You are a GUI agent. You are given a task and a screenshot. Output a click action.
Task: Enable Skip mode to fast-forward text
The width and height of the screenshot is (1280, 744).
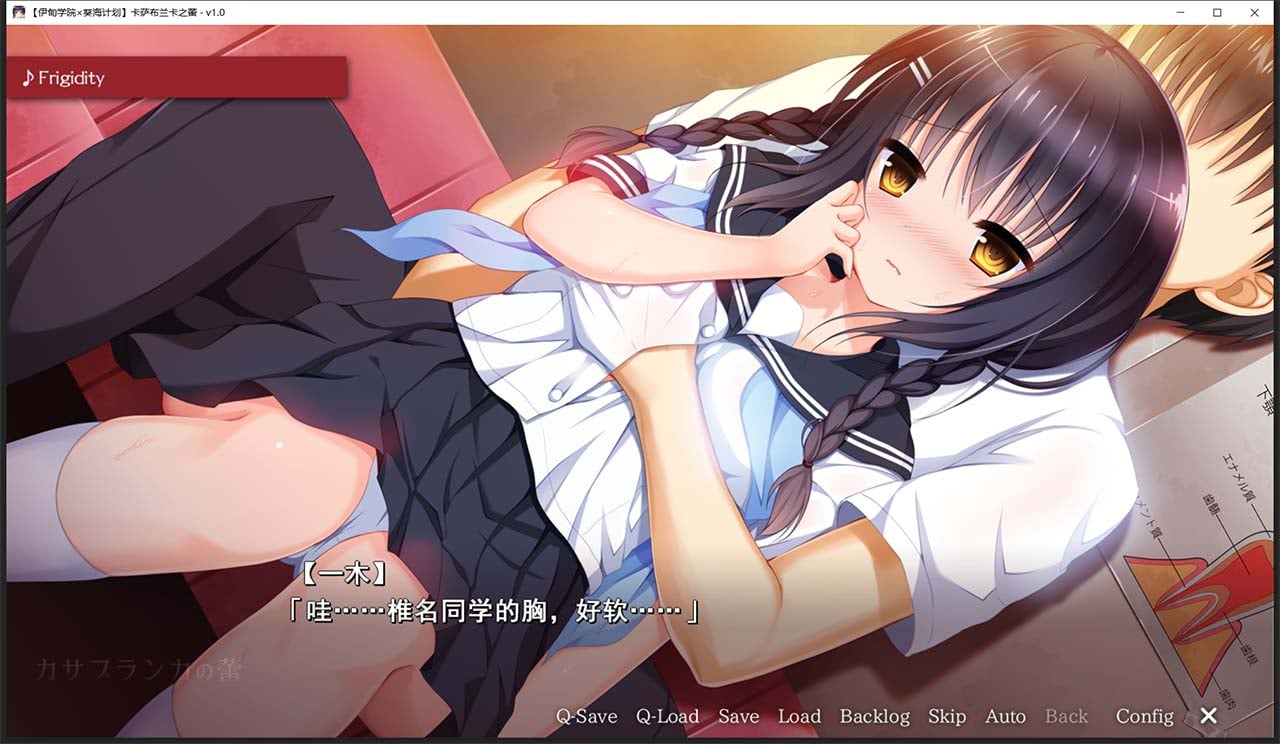(x=947, y=716)
